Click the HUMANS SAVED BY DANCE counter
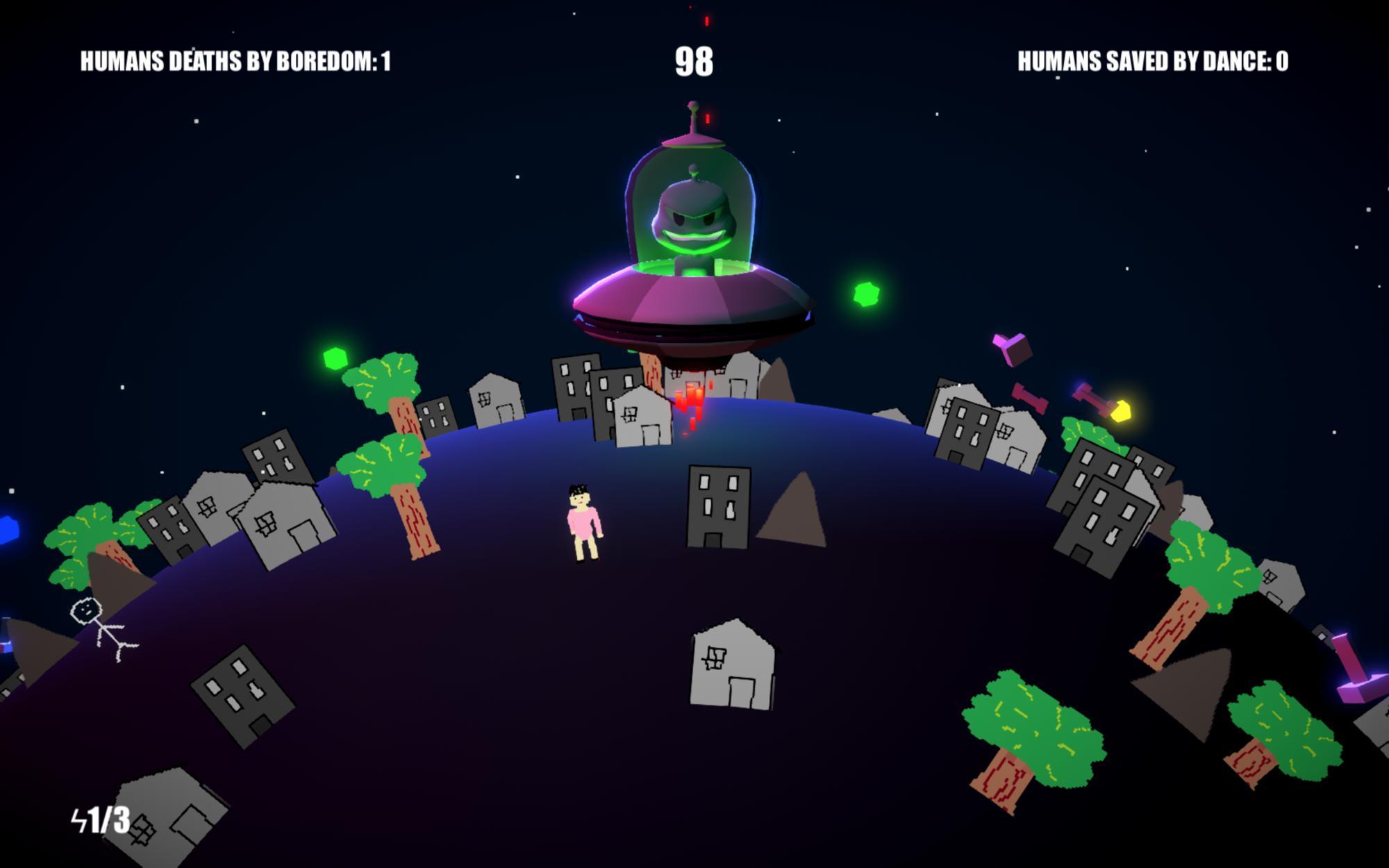Viewport: 1389px width, 868px height. tap(1151, 61)
